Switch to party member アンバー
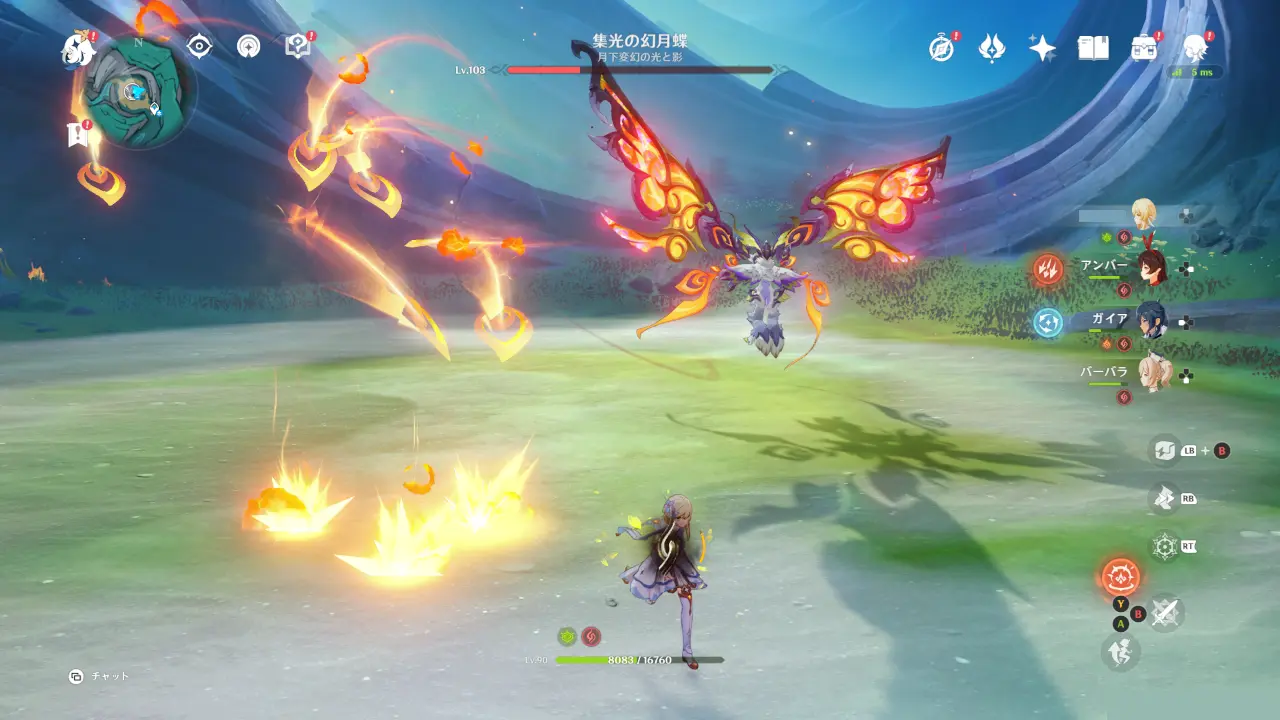This screenshot has width=1280, height=720. point(1150,267)
